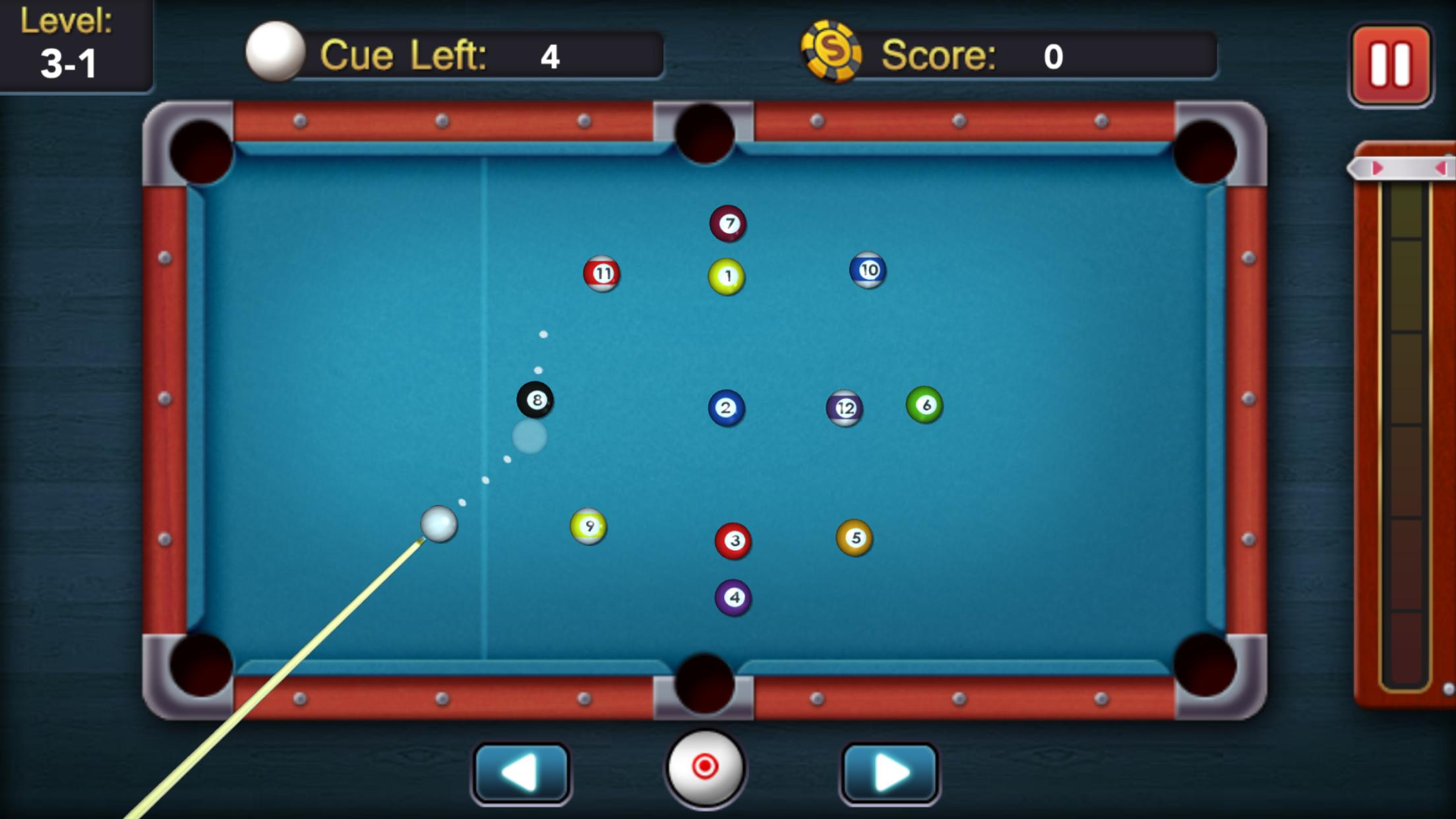Screen dimensions: 1456x819
Task: Click the 8 ball on the table
Action: [537, 399]
